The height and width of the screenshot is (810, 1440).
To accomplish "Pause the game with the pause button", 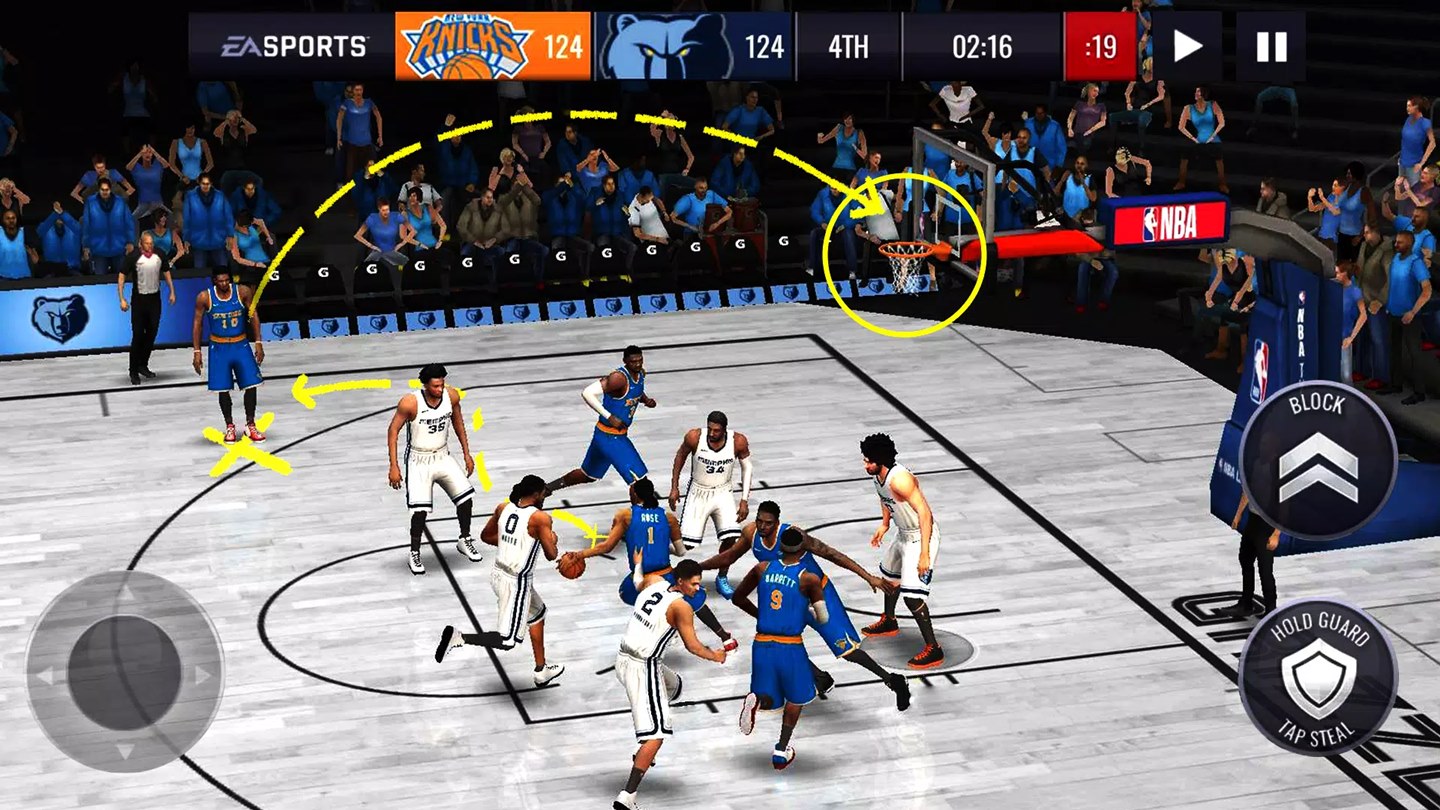I will click(1271, 46).
